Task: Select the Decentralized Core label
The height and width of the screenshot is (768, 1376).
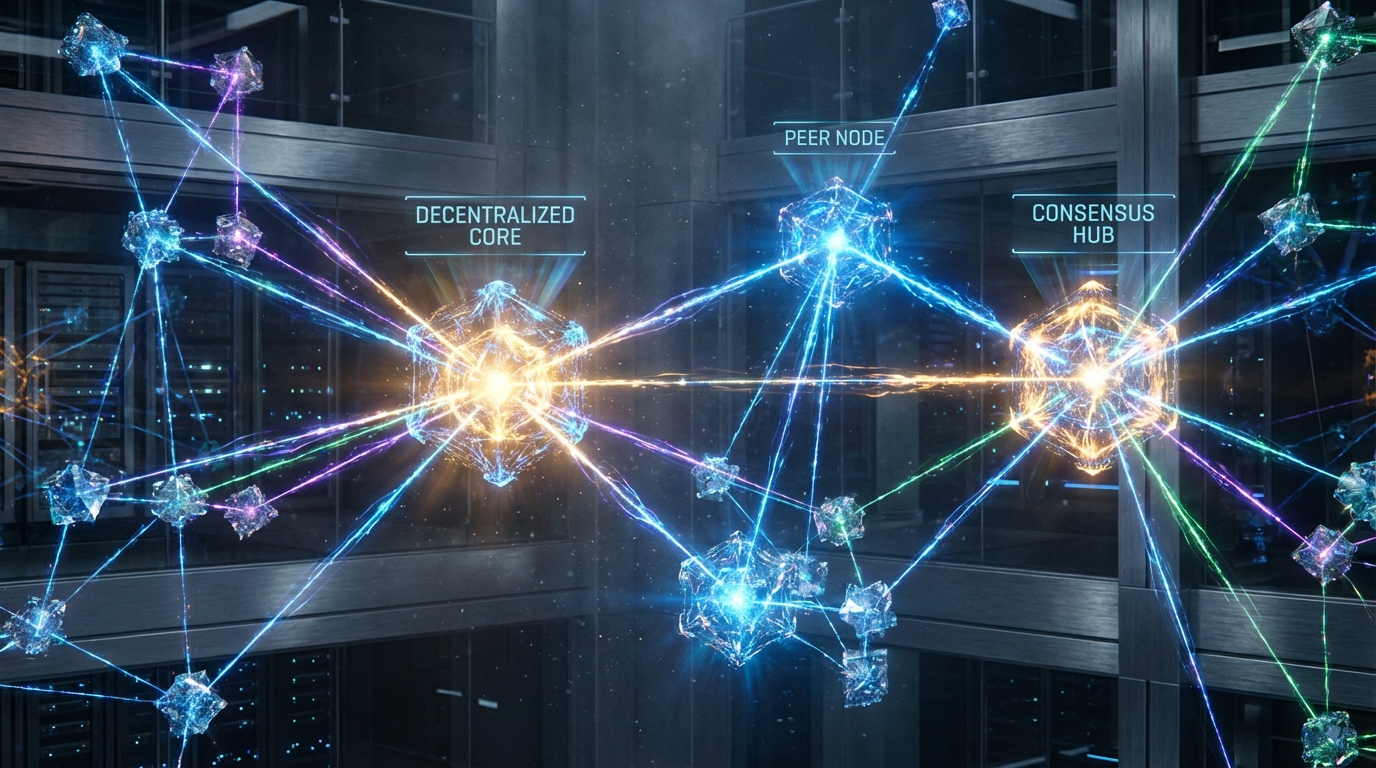Action: (495, 226)
